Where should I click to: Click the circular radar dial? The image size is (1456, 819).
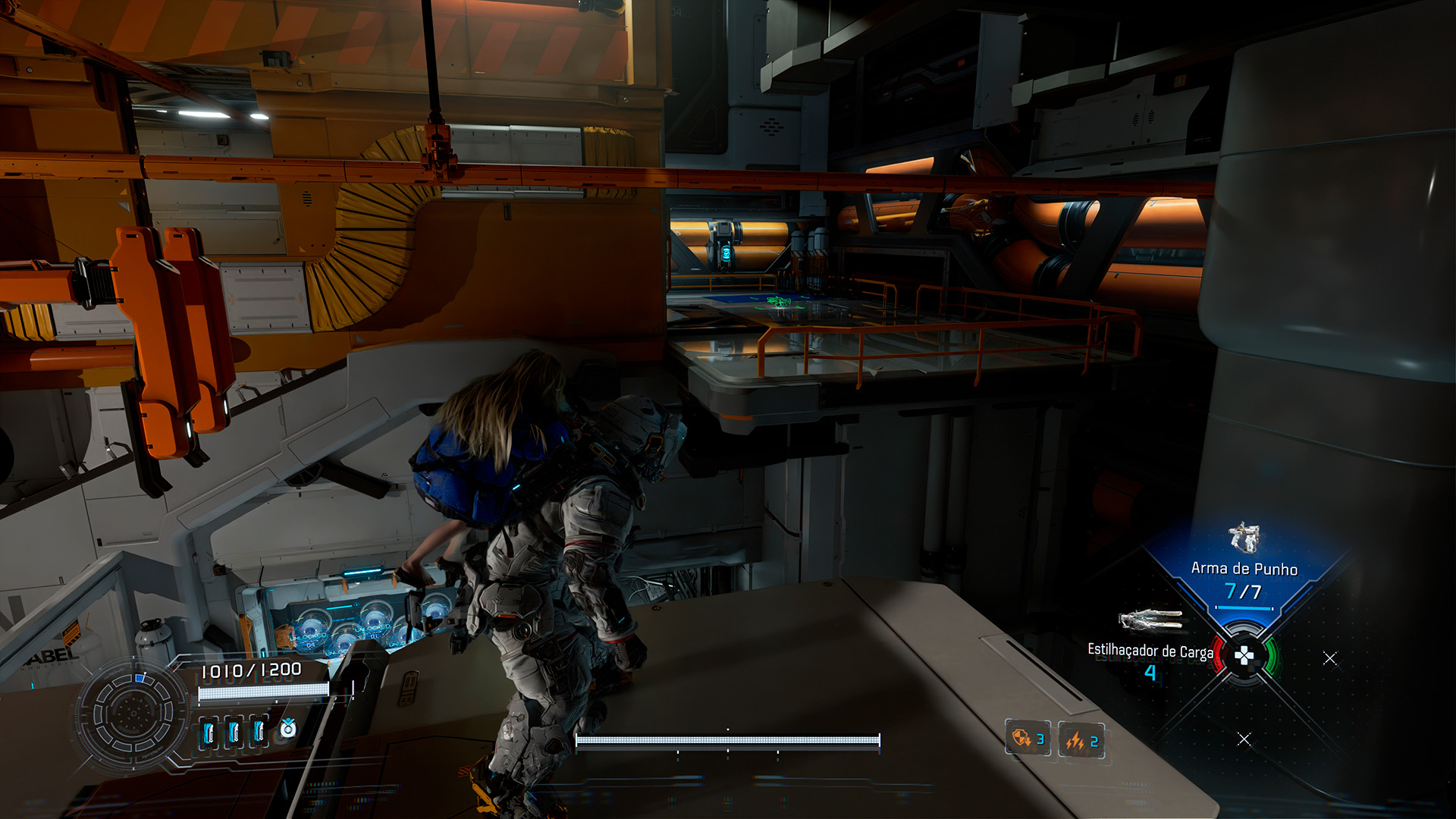point(133,714)
